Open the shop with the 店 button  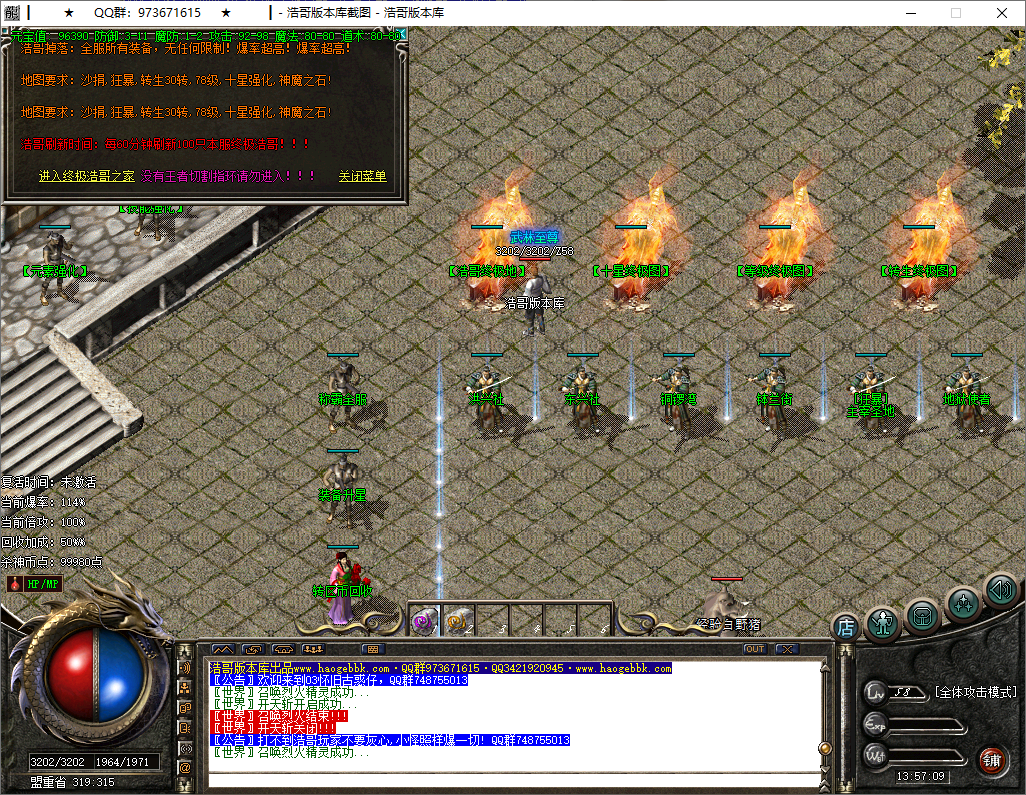[845, 627]
